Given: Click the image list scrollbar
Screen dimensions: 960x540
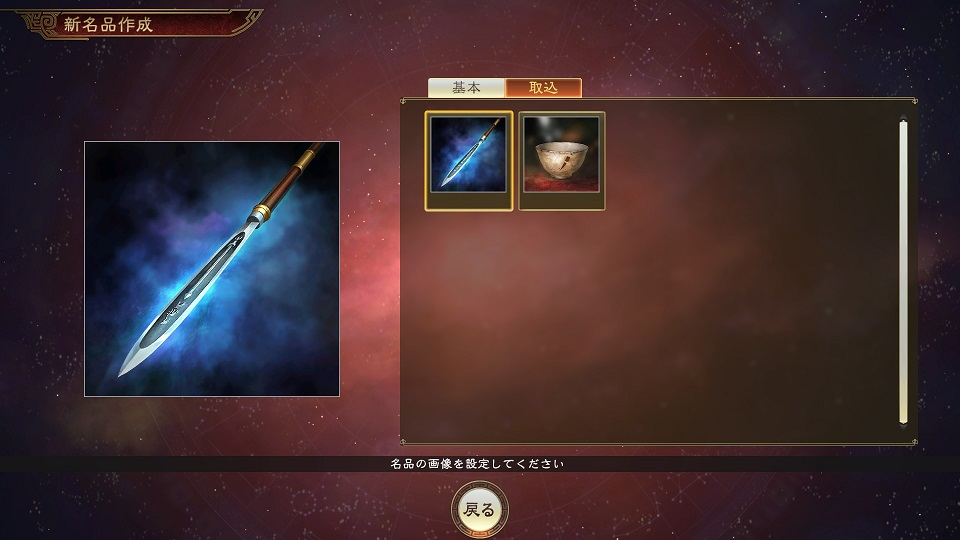Looking at the screenshot, I should pyautogui.click(x=903, y=270).
